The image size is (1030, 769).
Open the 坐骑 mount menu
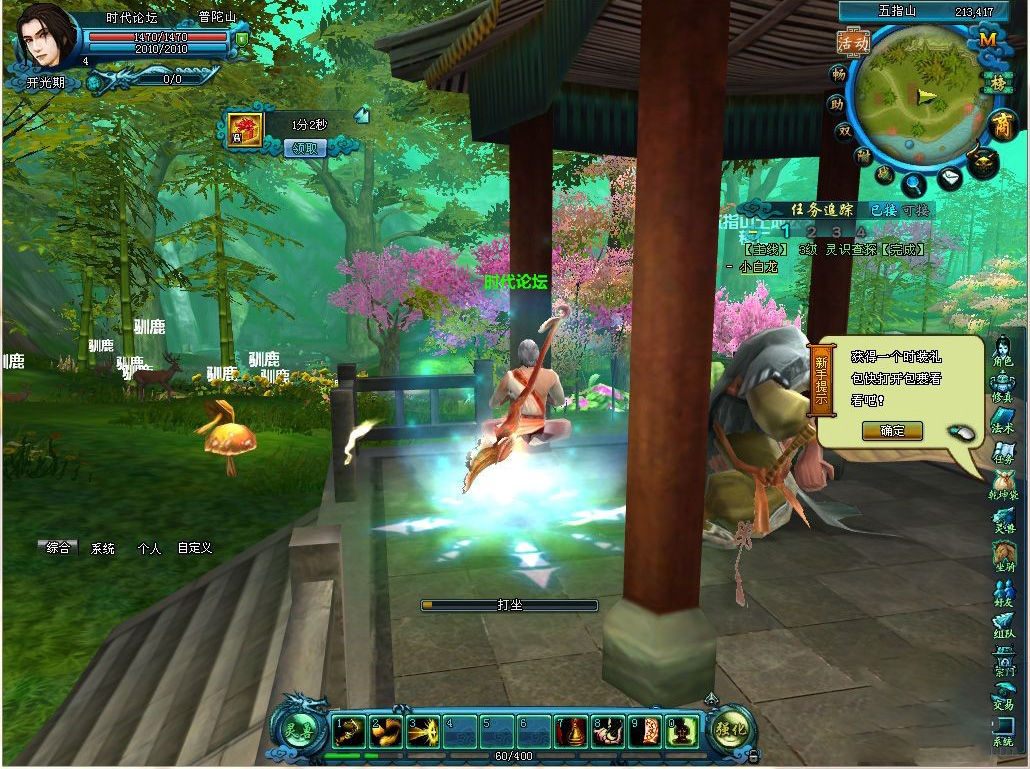[1002, 556]
